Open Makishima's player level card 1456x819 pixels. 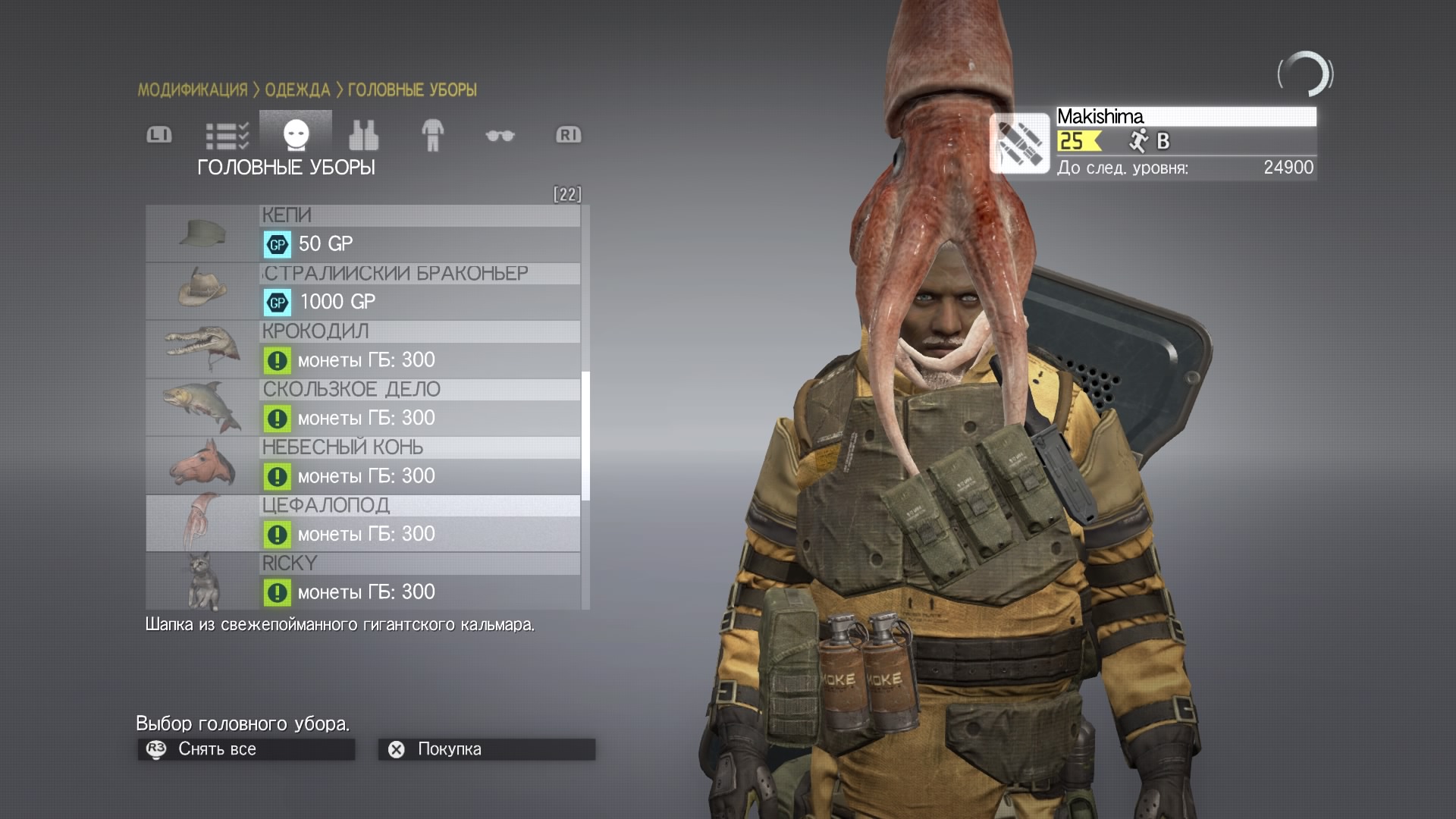[1153, 143]
